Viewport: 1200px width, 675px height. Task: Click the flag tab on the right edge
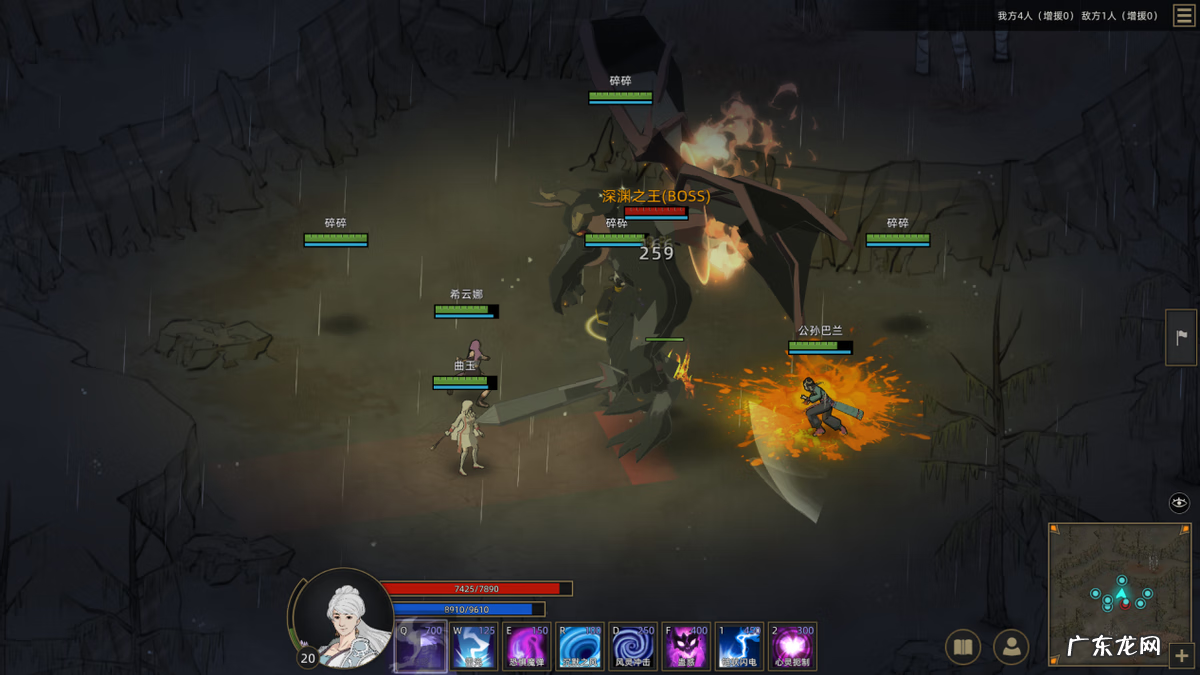coord(1181,337)
